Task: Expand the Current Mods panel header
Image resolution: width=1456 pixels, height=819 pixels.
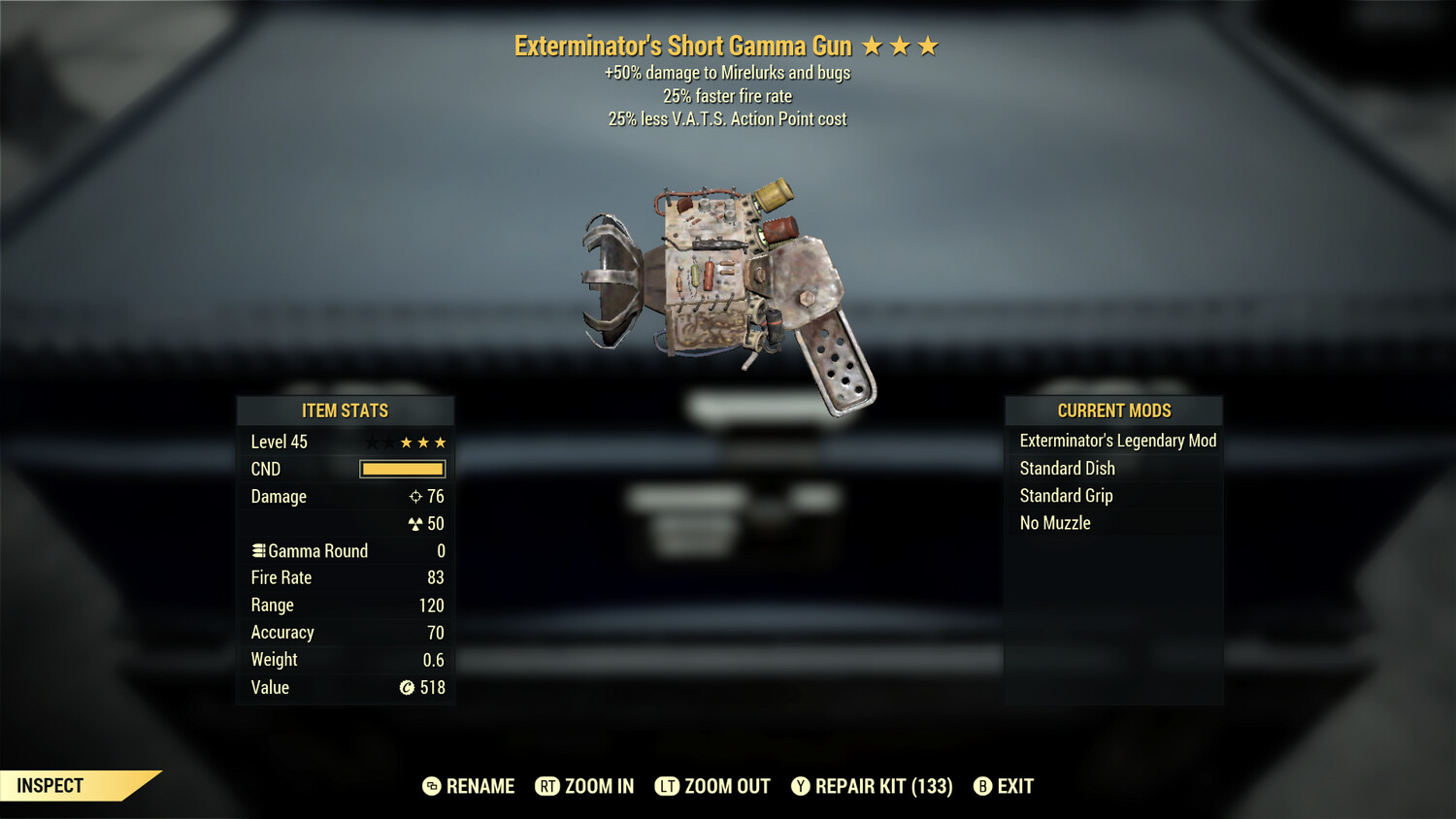Action: point(1113,410)
